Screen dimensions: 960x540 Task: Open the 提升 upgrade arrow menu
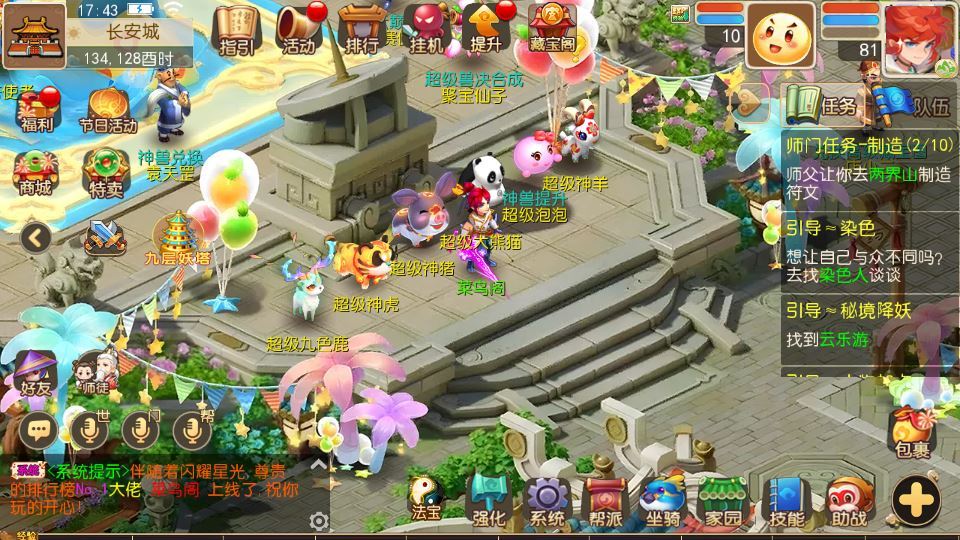(486, 29)
